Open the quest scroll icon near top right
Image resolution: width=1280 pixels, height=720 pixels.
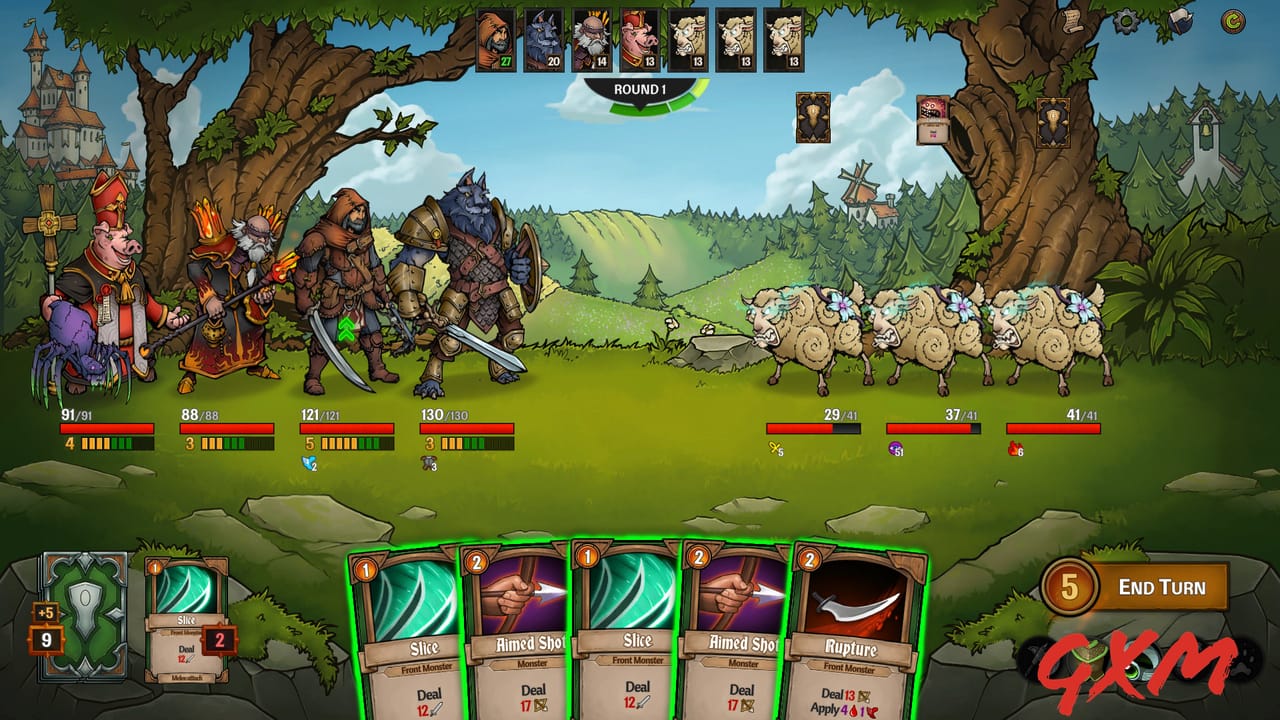(1072, 19)
